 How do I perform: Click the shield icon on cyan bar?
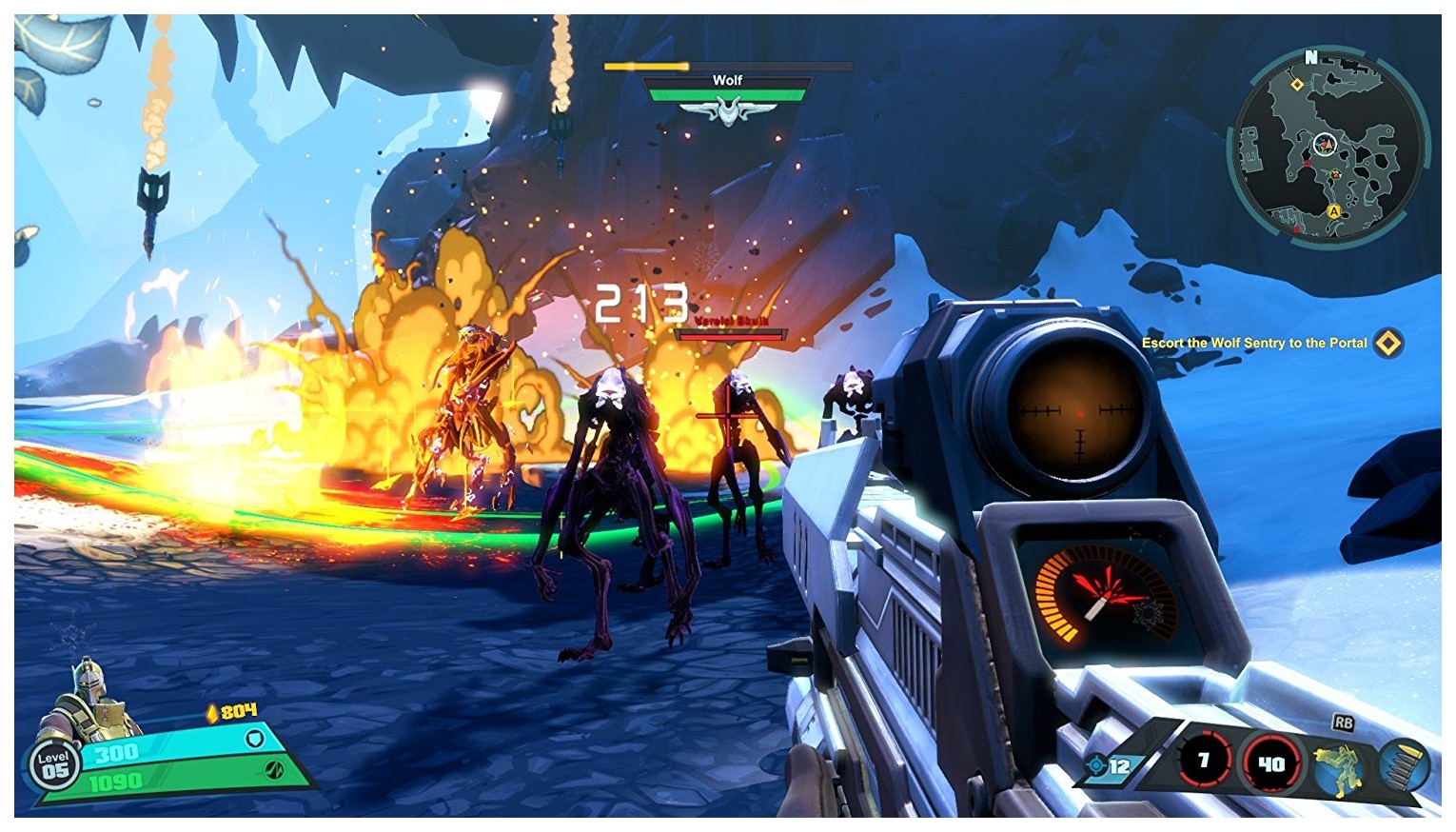click(254, 739)
